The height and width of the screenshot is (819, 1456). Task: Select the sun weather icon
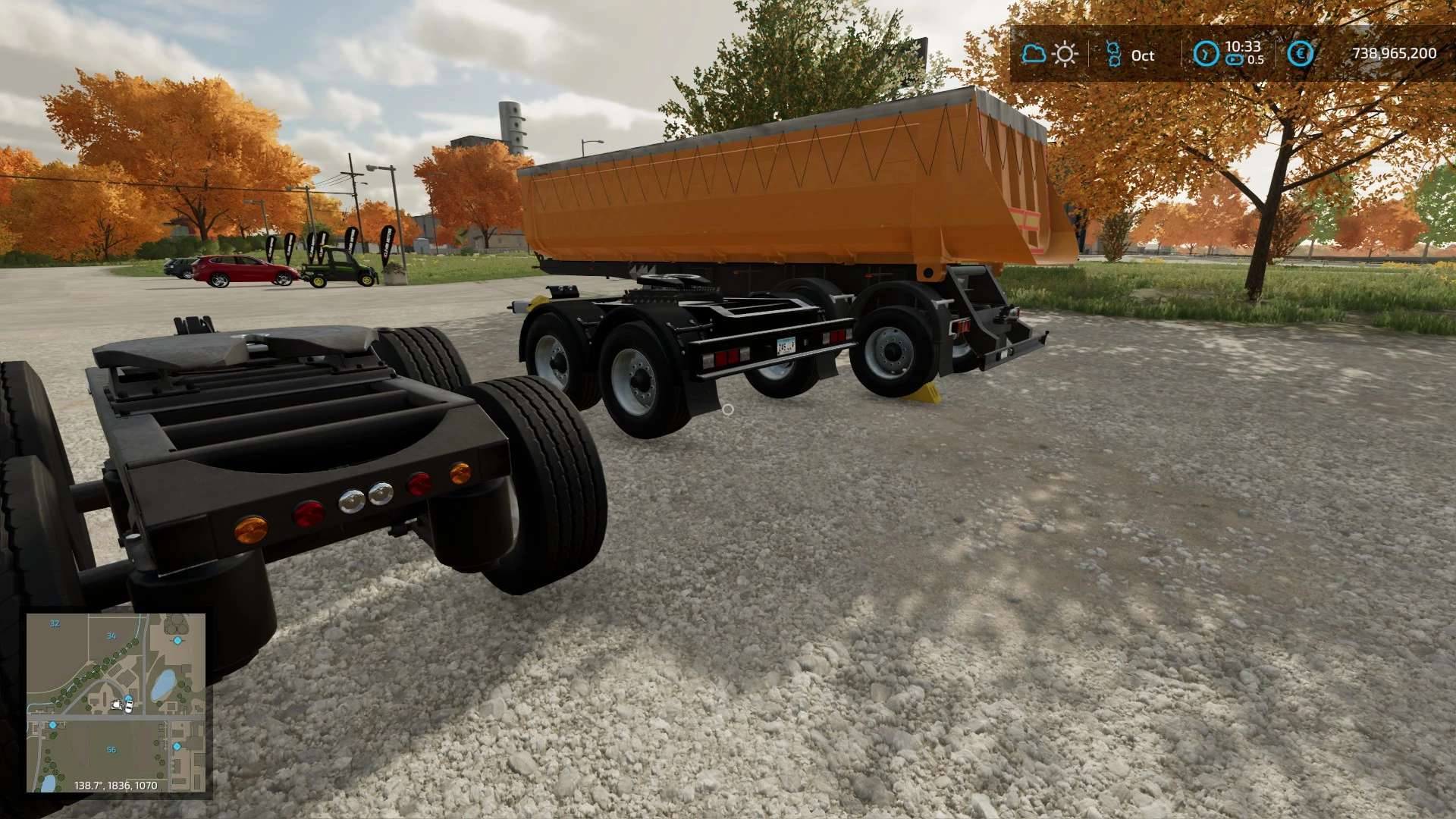point(1065,55)
